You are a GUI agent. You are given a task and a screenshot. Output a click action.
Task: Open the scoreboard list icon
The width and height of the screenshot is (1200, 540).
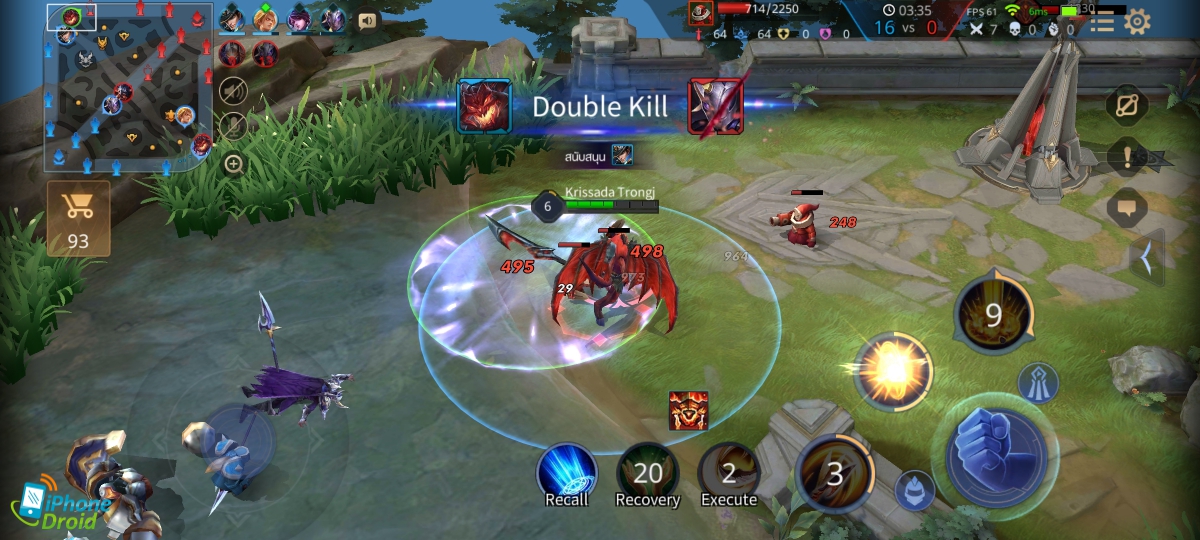click(x=1102, y=22)
